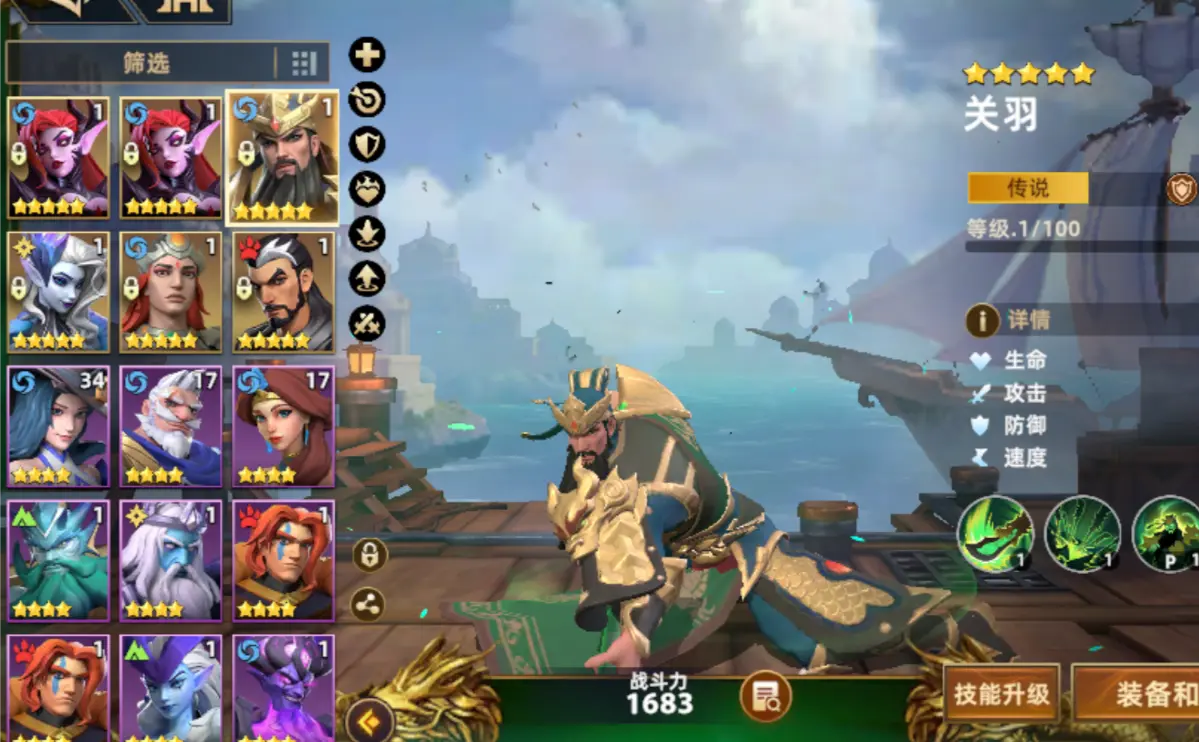Select the Guan Yu hero portrait

pyautogui.click(x=282, y=157)
